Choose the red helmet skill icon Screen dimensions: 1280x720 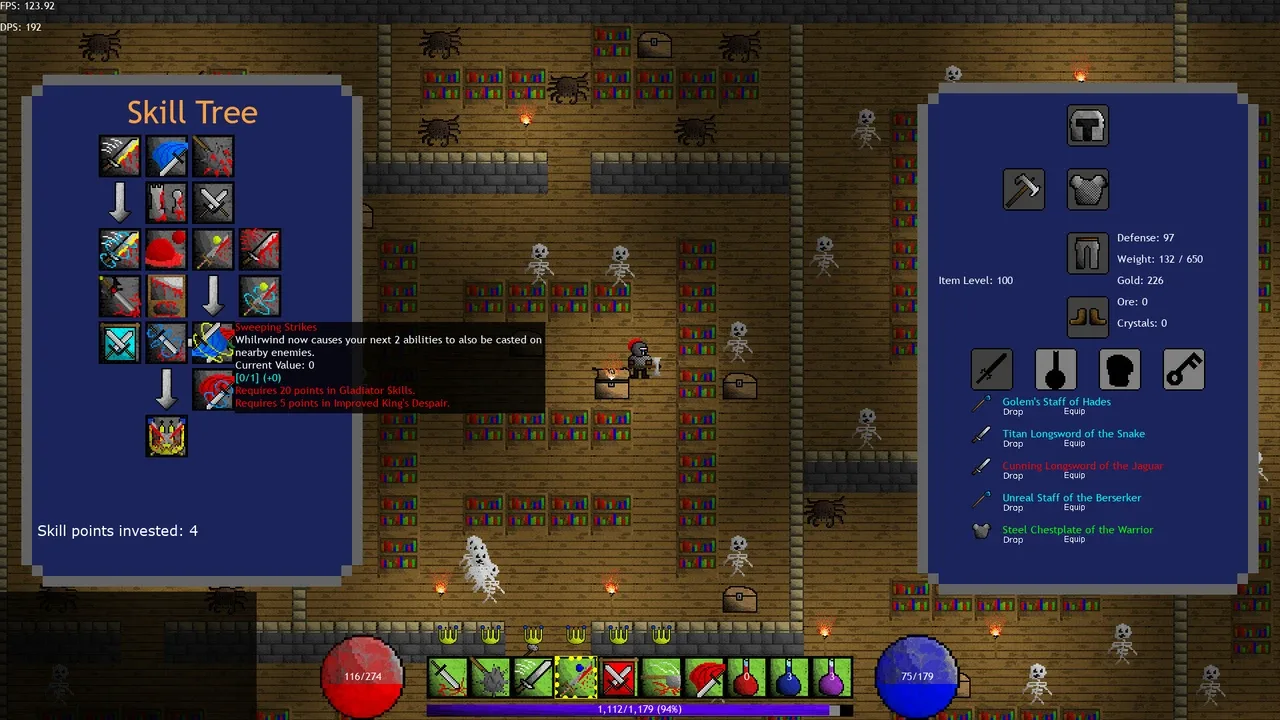pyautogui.click(x=166, y=250)
